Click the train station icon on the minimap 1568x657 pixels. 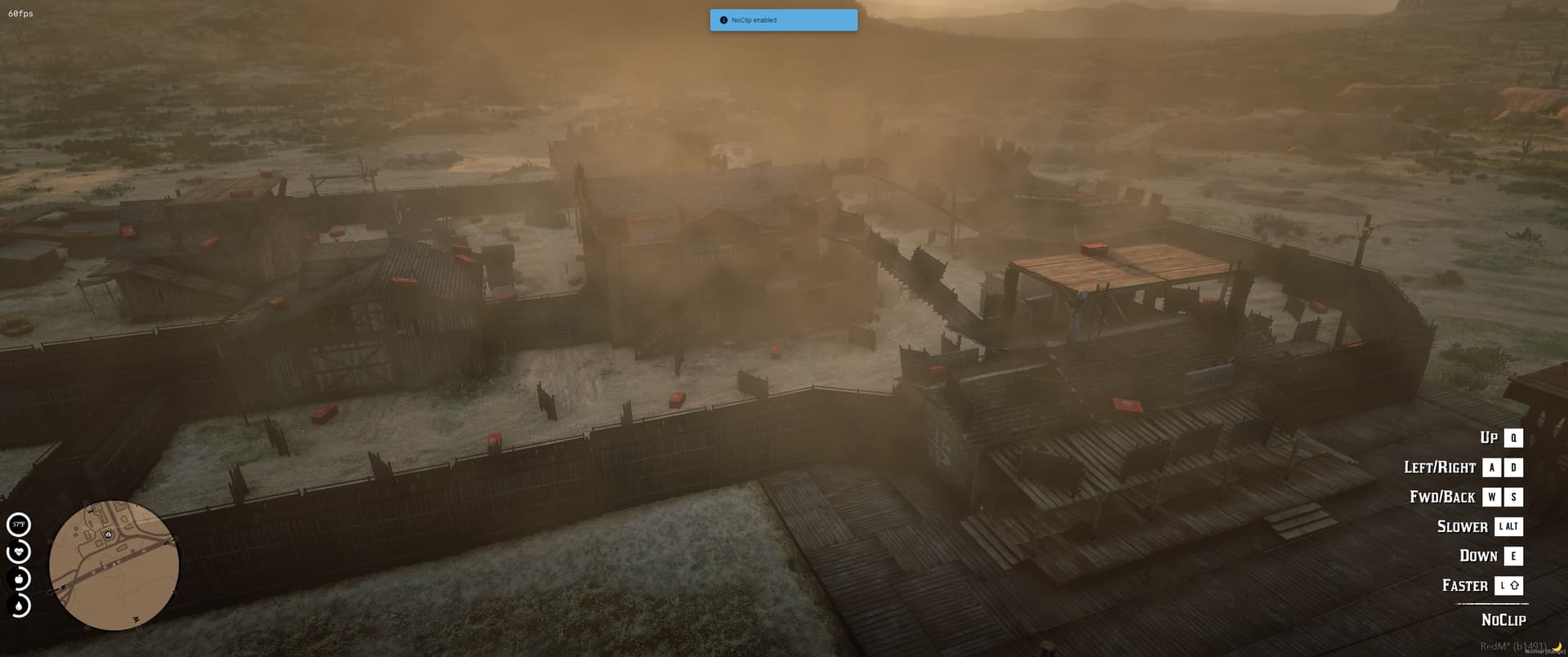[108, 534]
